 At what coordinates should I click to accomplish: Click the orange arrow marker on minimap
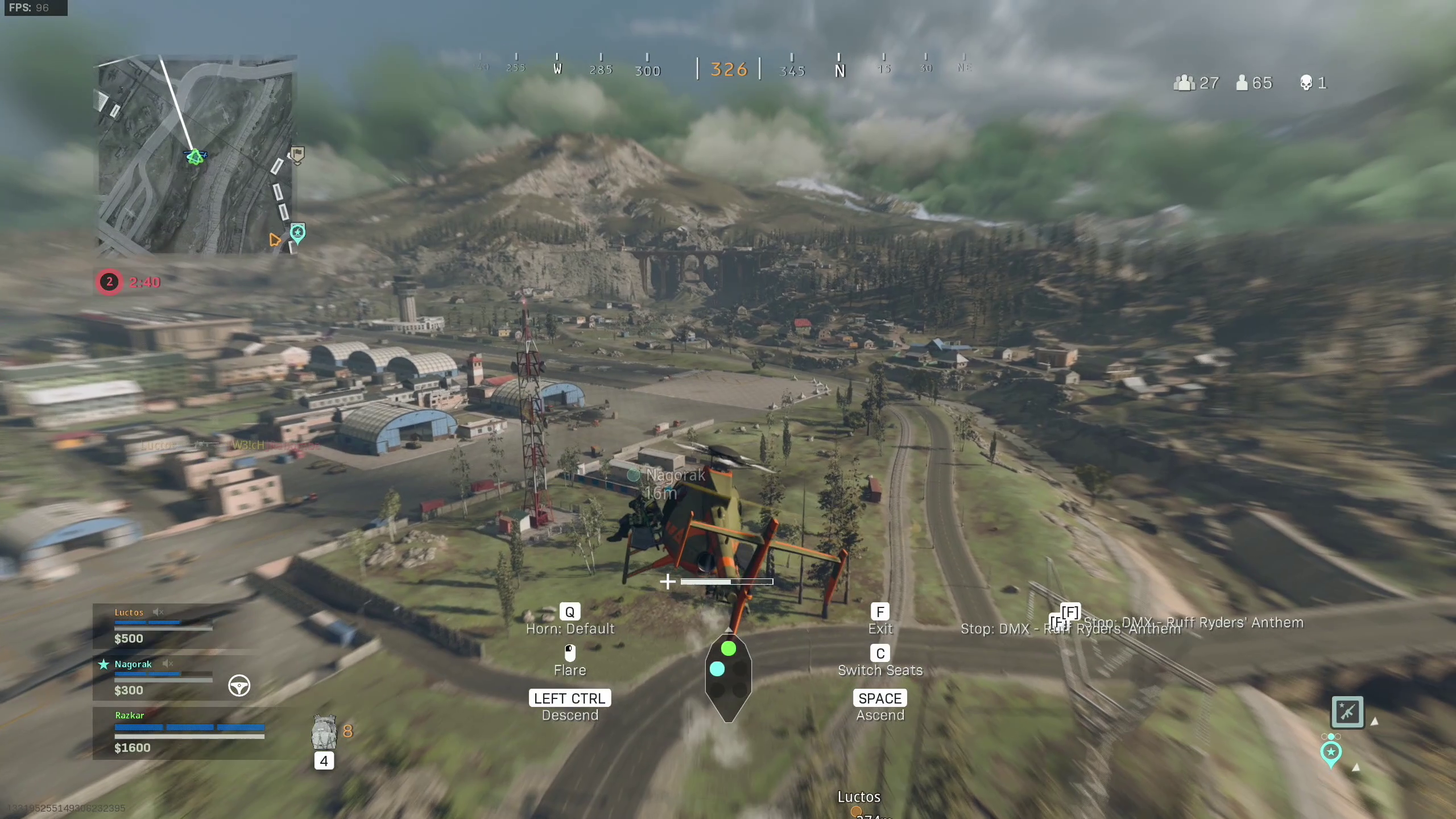(x=275, y=239)
